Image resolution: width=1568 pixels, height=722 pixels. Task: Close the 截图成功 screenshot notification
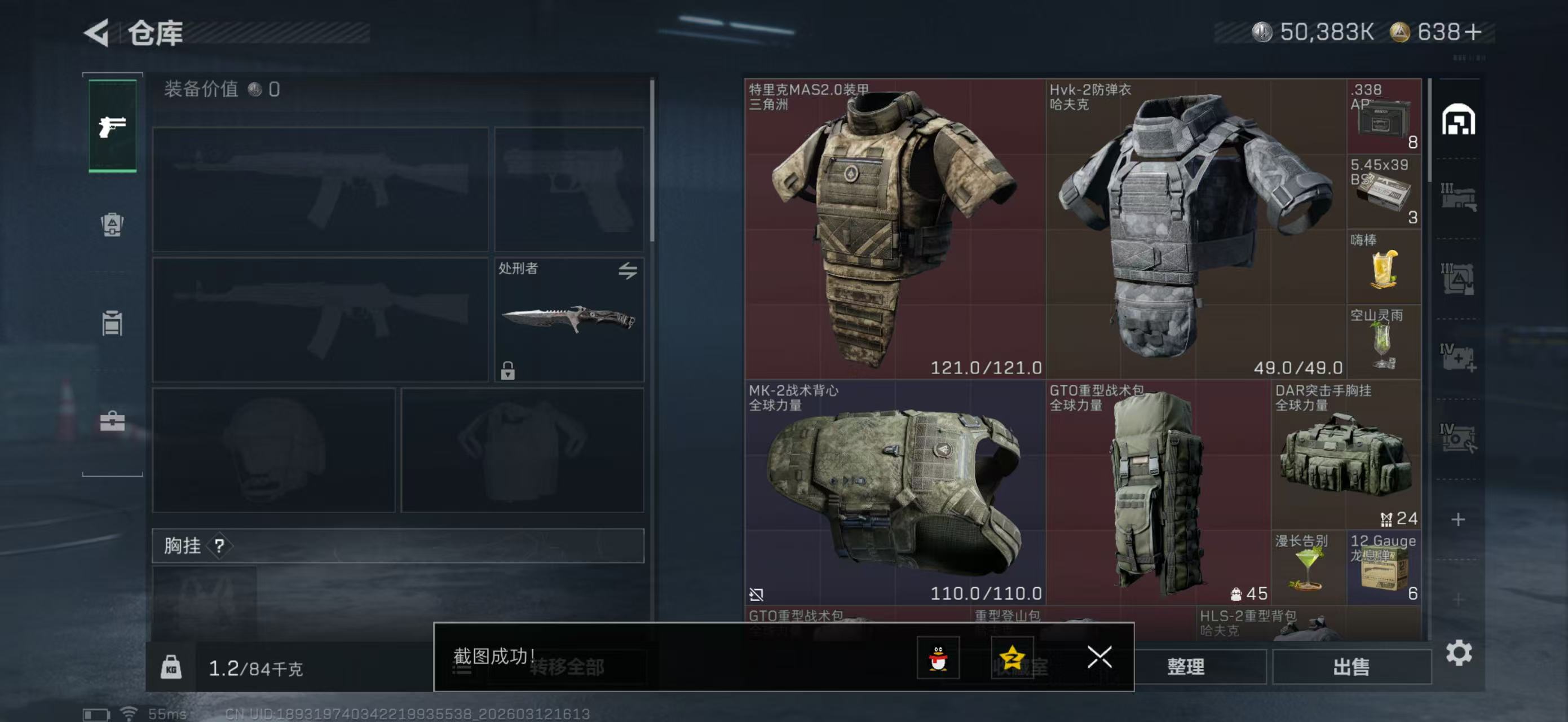point(1099,657)
